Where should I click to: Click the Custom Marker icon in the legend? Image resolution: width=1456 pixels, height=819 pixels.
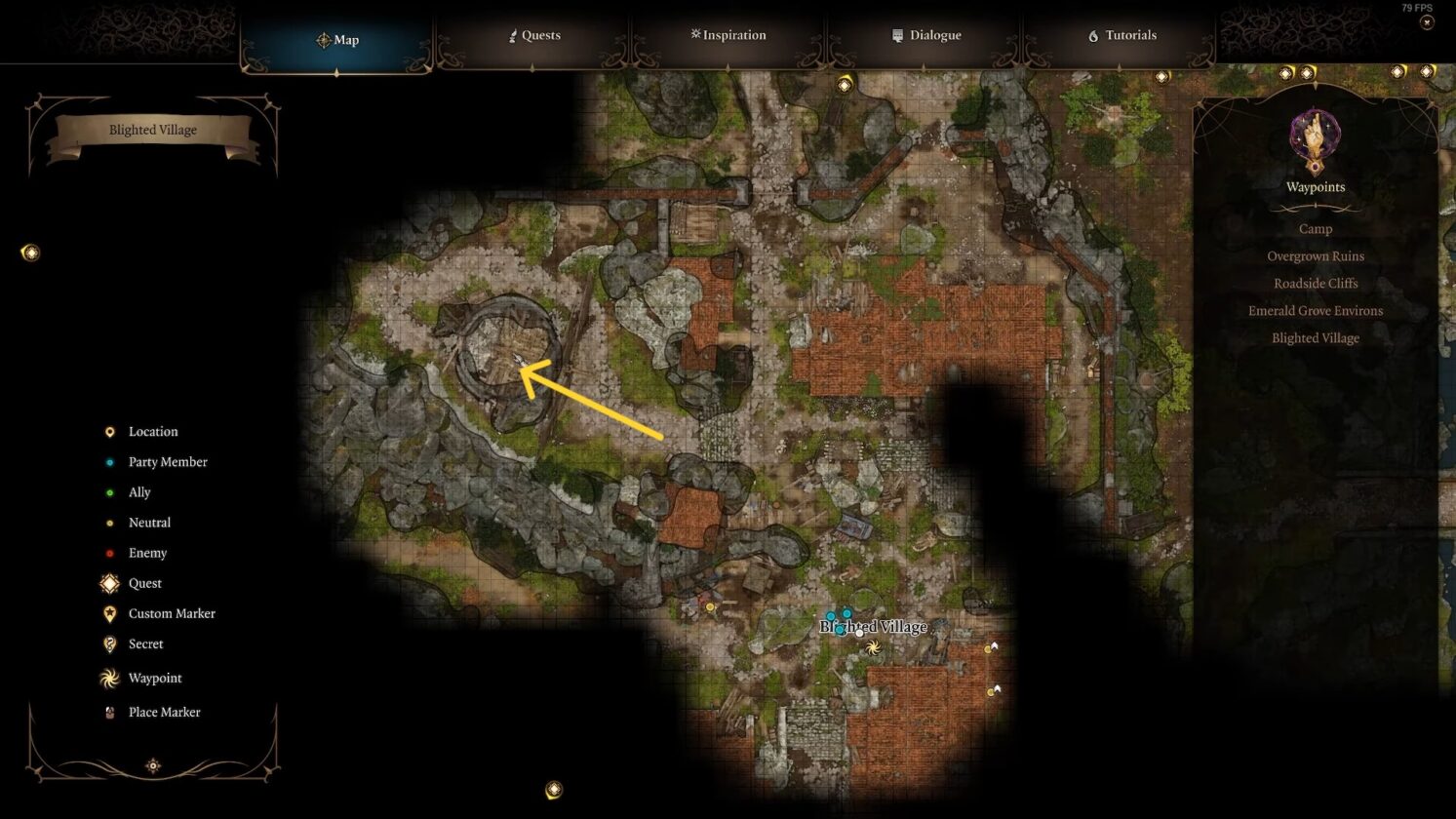click(108, 613)
